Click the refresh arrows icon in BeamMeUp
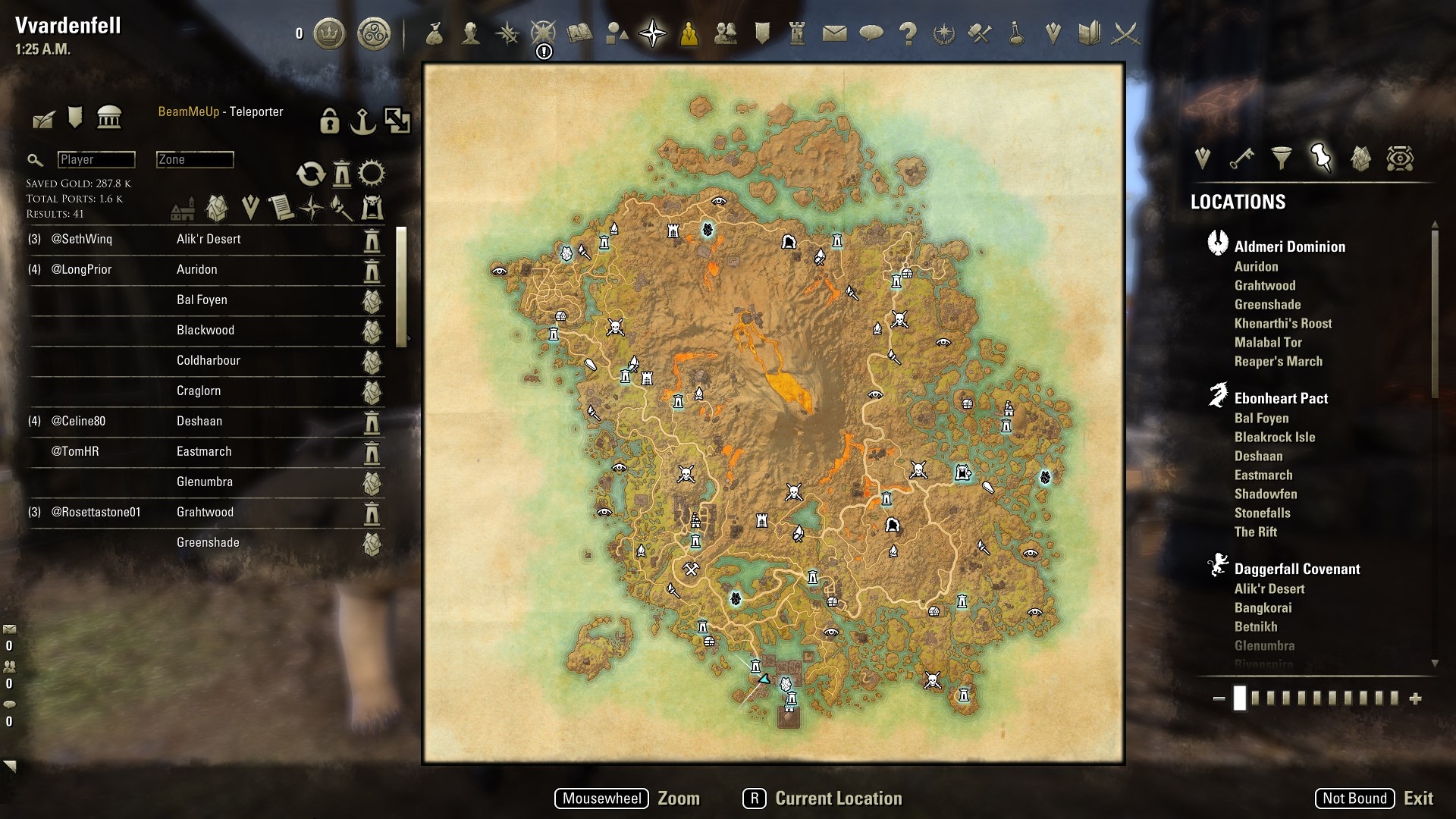This screenshot has width=1456, height=819. click(x=312, y=173)
